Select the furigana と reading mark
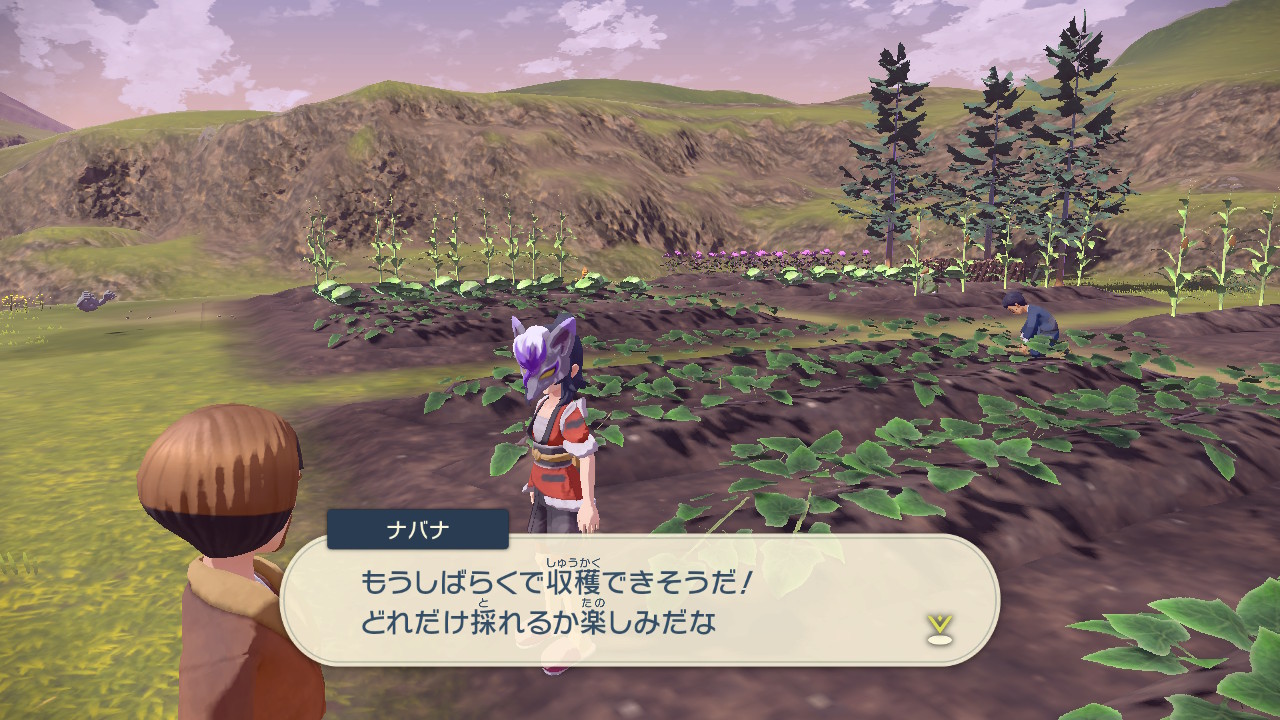This screenshot has height=720, width=1280. [x=484, y=601]
